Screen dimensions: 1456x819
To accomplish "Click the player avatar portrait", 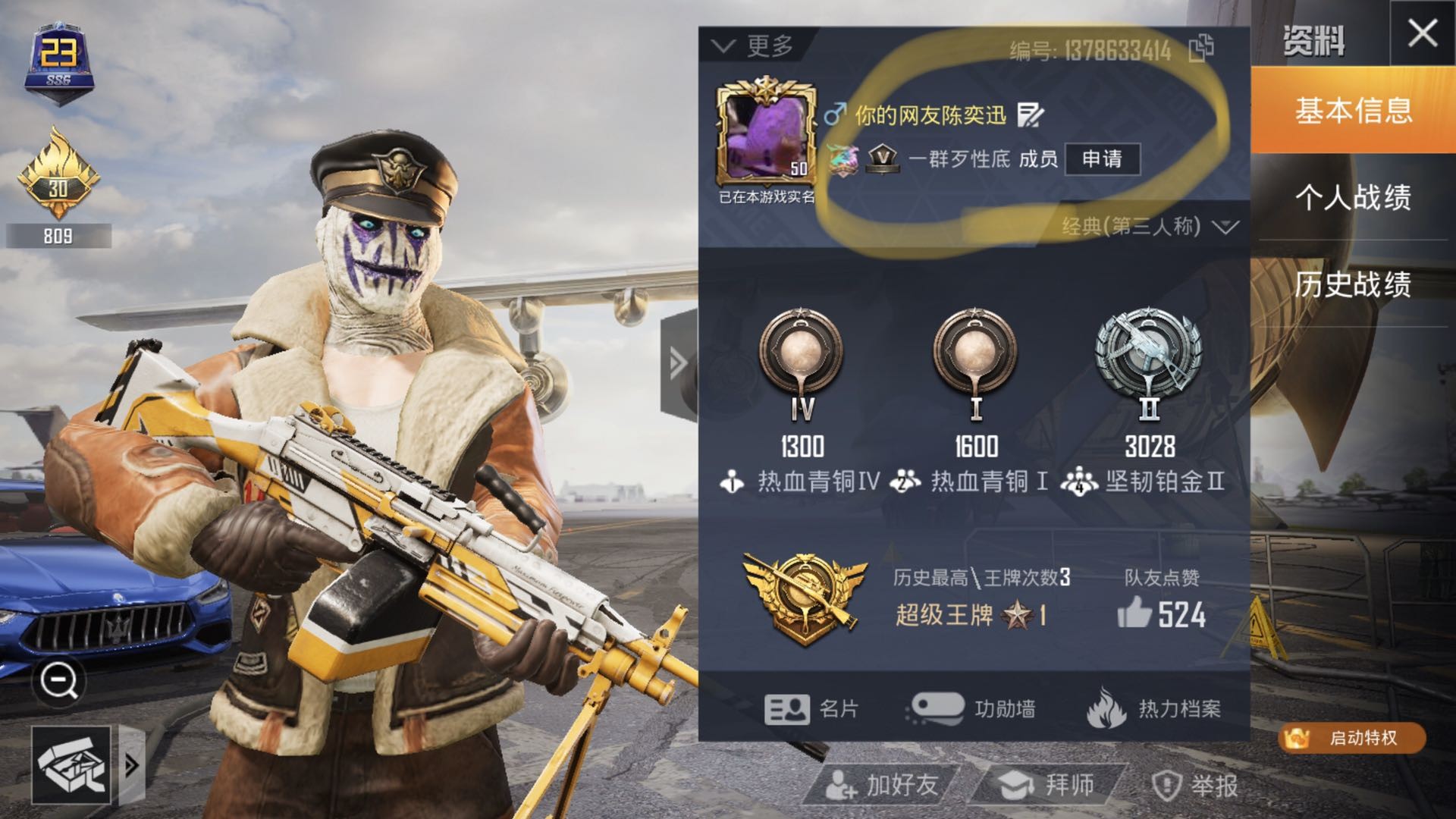I will (766, 135).
